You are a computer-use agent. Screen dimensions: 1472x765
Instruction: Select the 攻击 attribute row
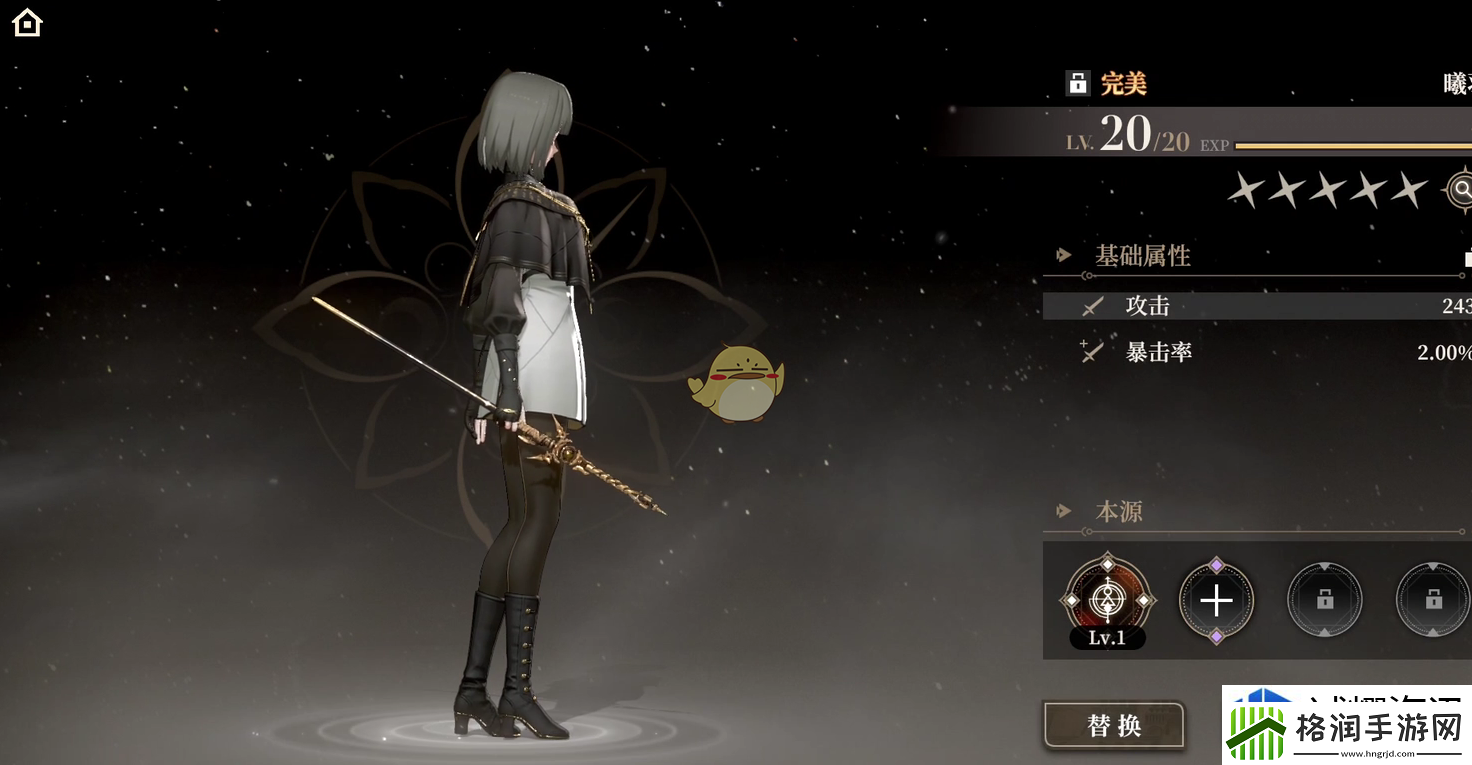(1256, 306)
